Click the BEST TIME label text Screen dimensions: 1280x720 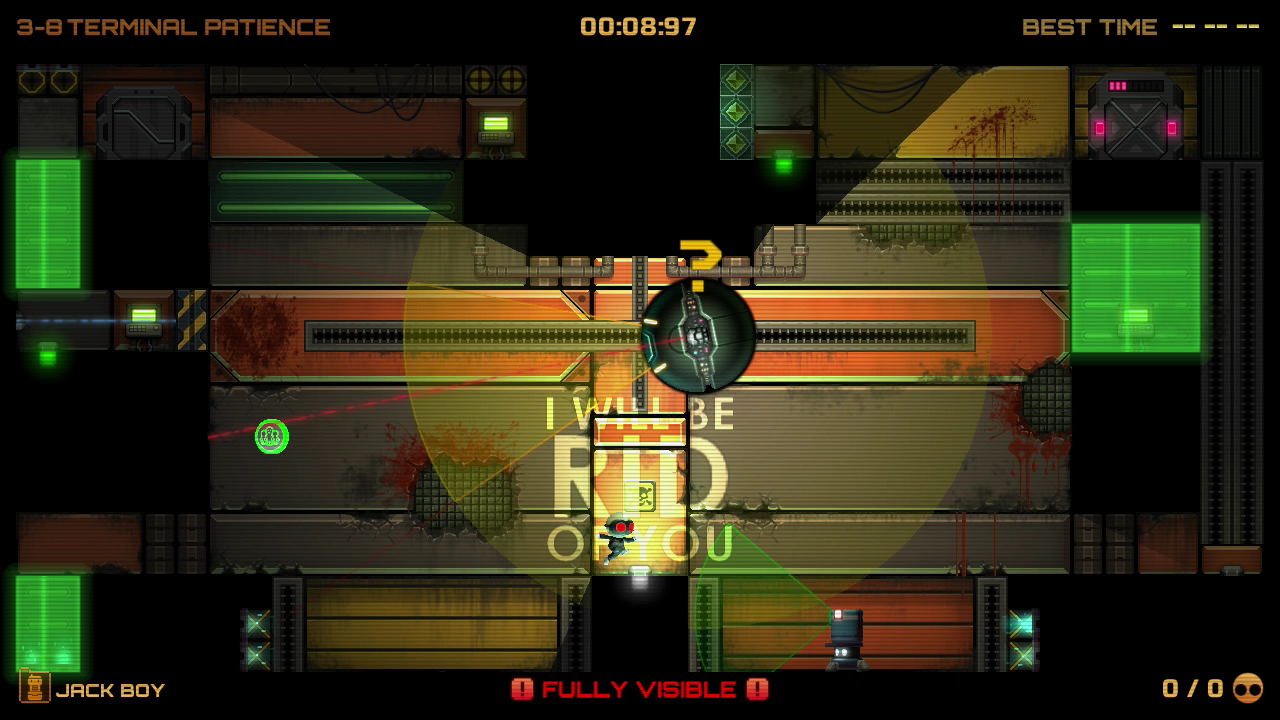pos(1089,27)
